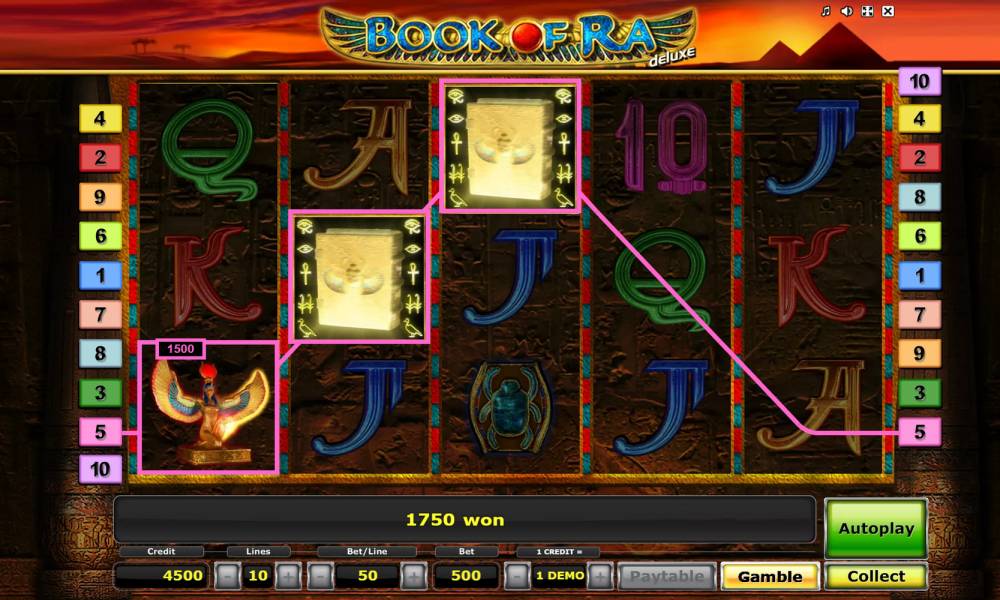Gamble the current win
This screenshot has width=1000, height=600.
(x=770, y=576)
